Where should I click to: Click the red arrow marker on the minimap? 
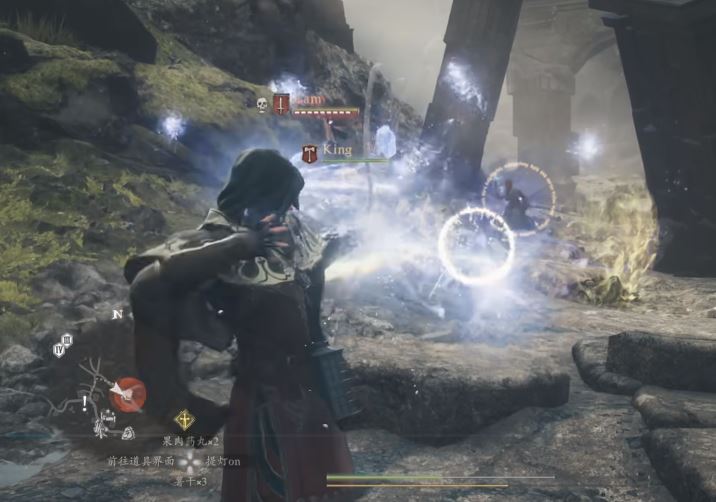pos(127,392)
